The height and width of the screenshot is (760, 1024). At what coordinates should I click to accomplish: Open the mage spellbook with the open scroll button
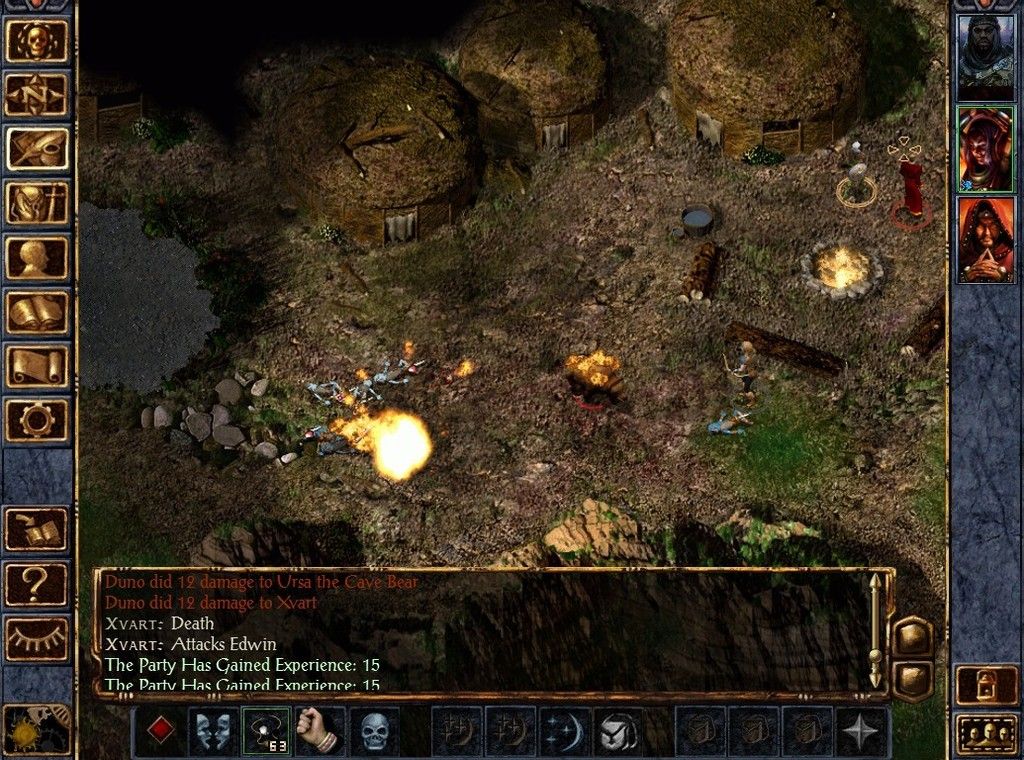(x=37, y=311)
